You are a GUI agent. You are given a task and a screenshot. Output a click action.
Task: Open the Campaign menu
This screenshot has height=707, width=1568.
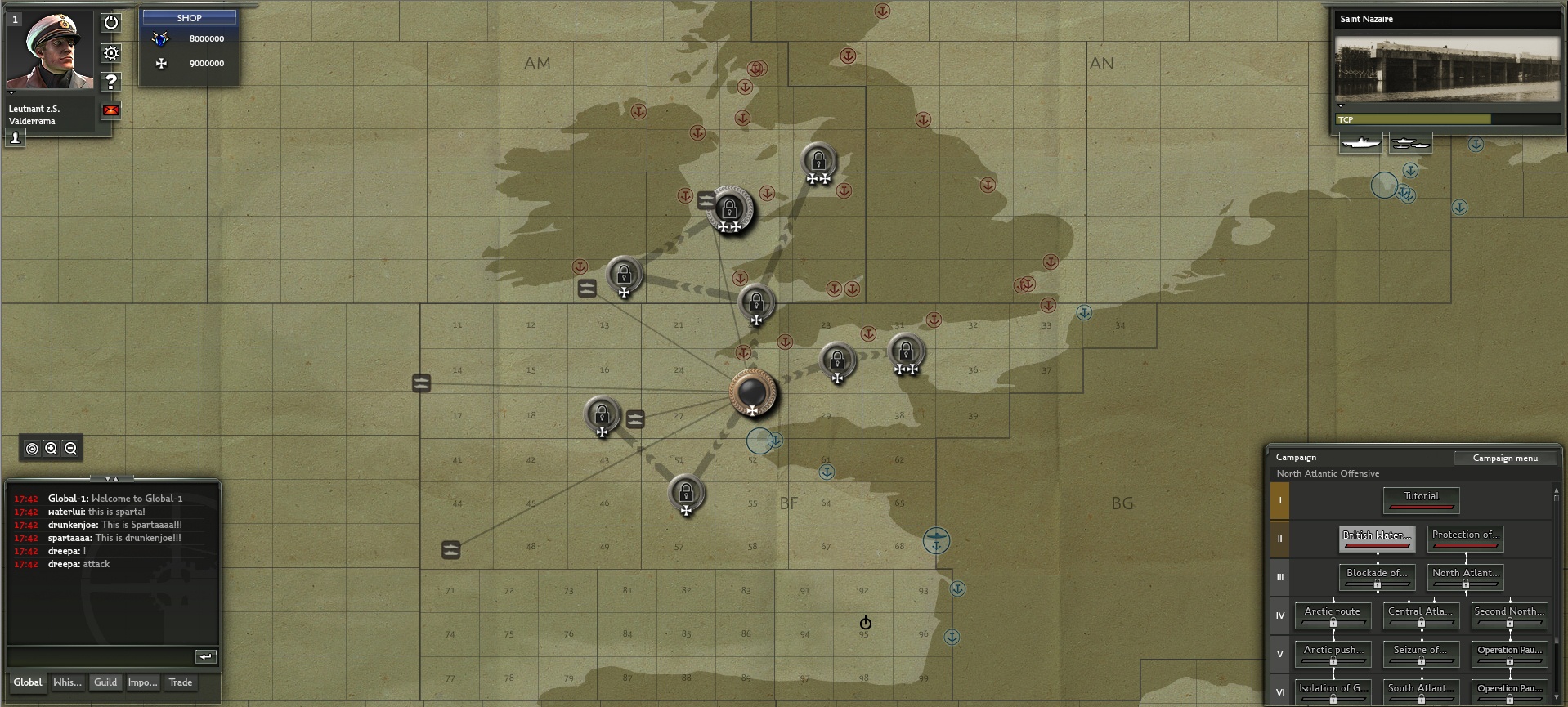(x=1506, y=458)
